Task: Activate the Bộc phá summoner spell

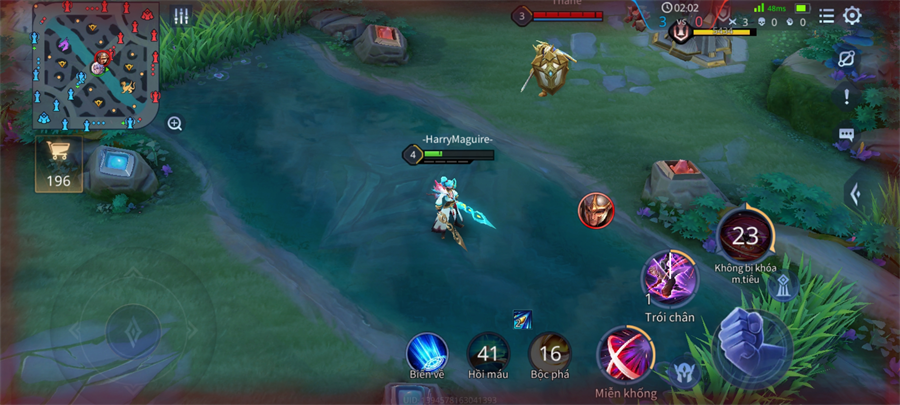Action: pos(550,353)
